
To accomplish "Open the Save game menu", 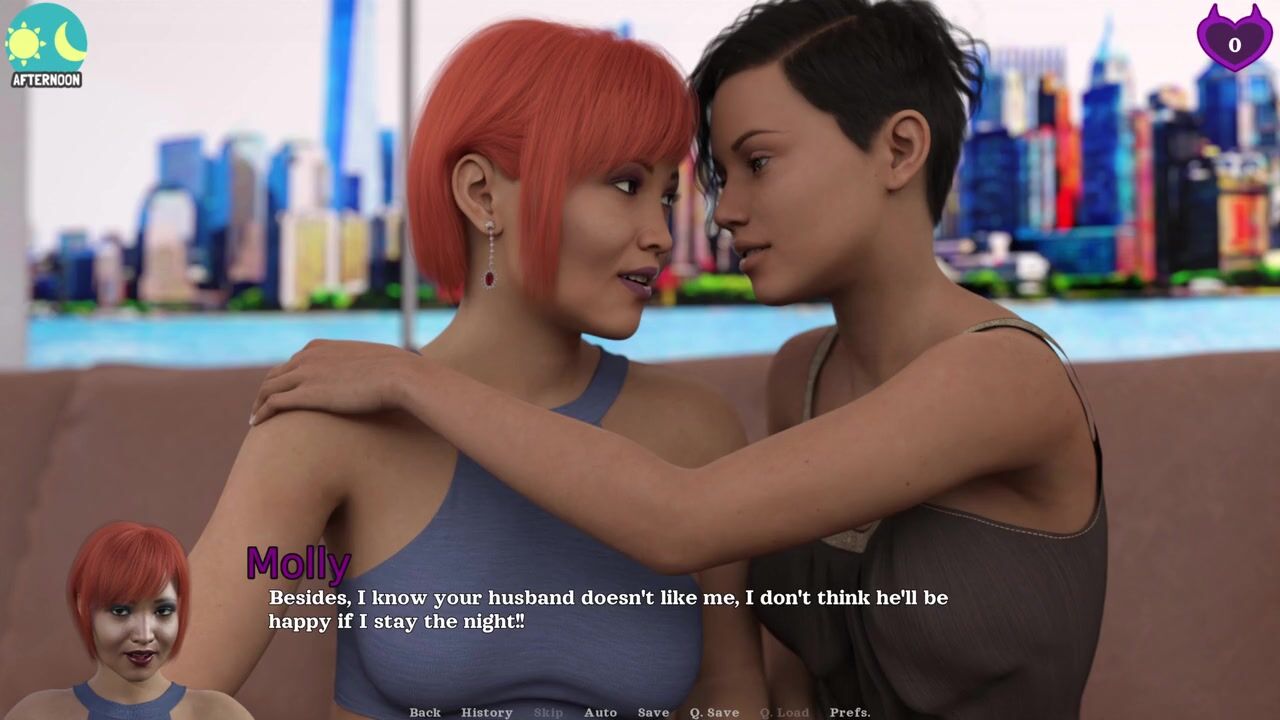I will coord(653,712).
